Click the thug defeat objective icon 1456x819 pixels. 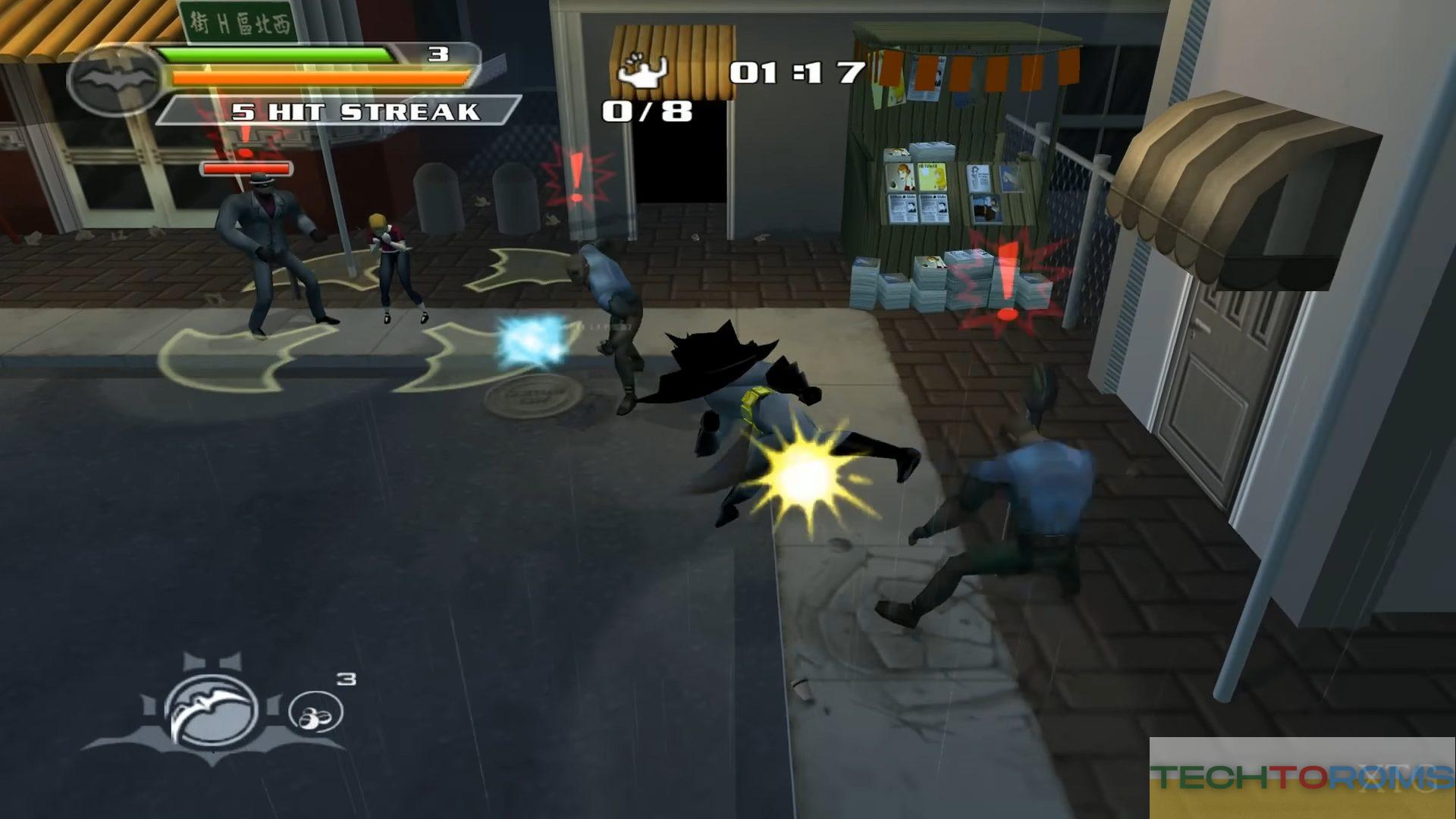coord(642,71)
